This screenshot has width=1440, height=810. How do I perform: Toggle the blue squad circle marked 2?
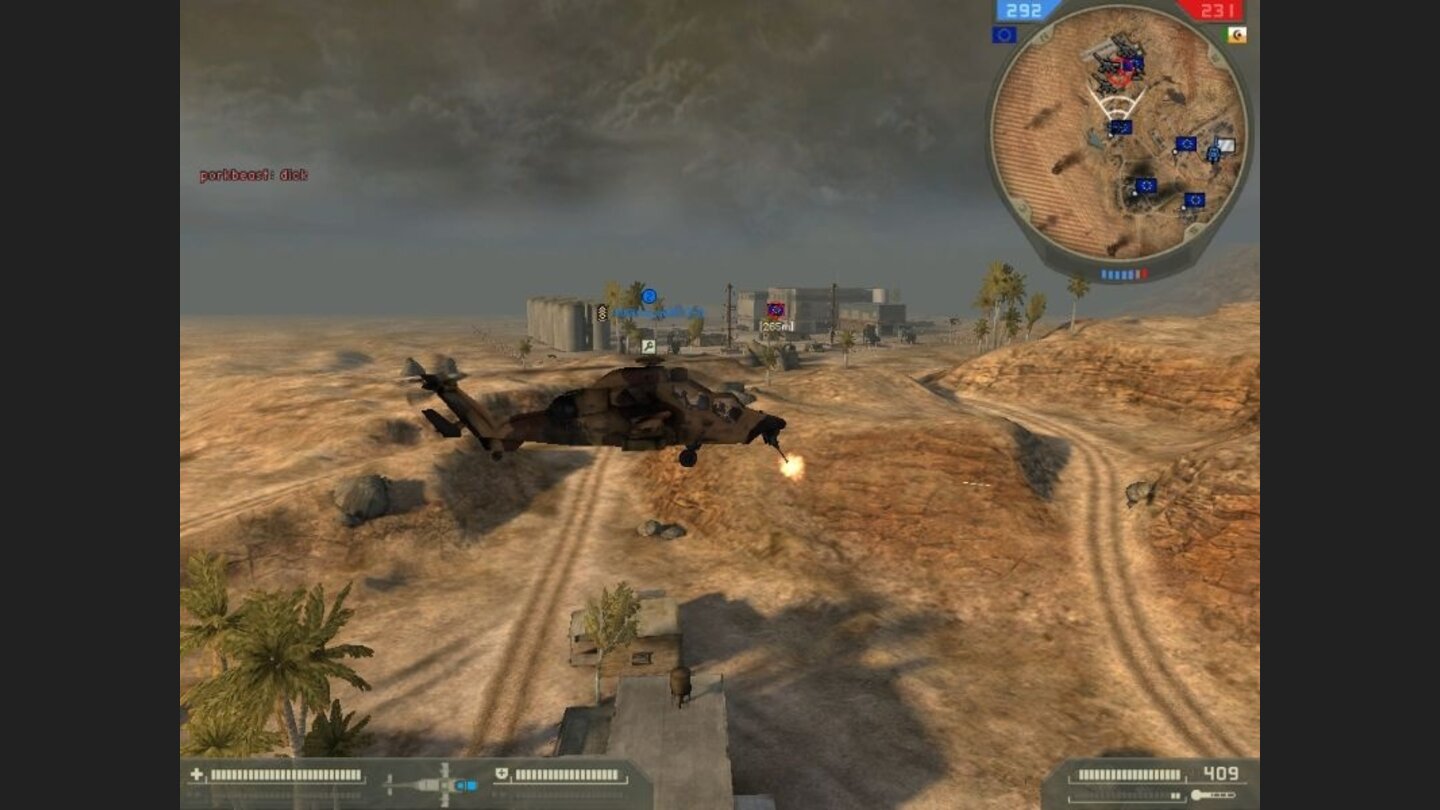pyautogui.click(x=648, y=297)
